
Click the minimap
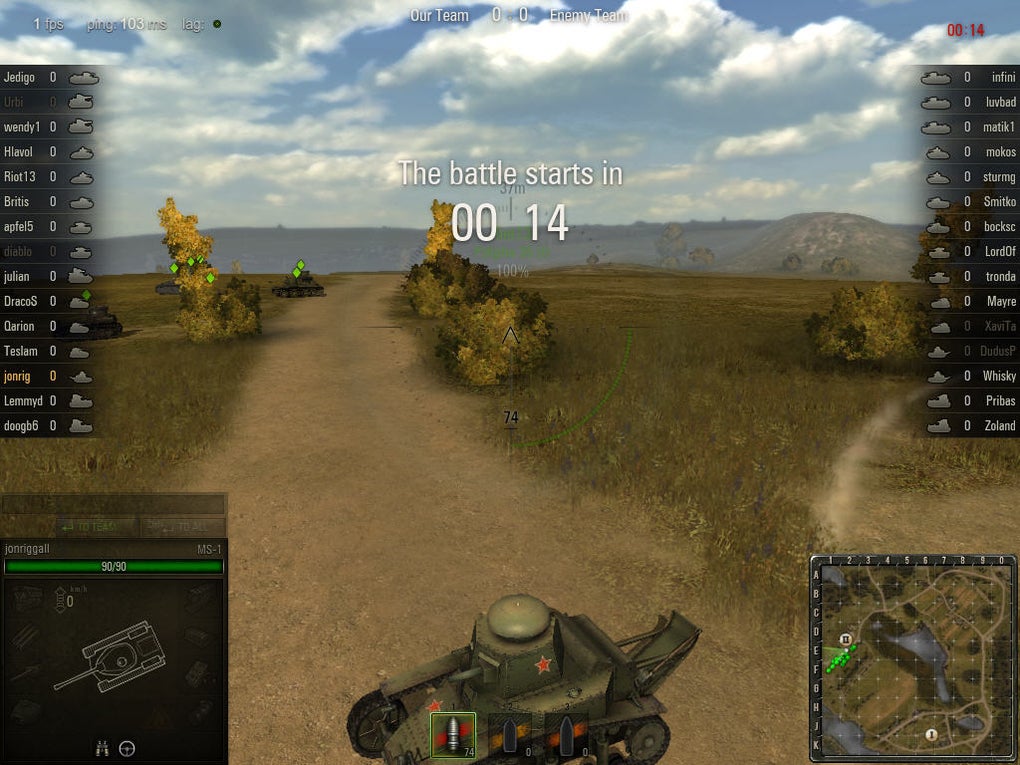click(912, 659)
